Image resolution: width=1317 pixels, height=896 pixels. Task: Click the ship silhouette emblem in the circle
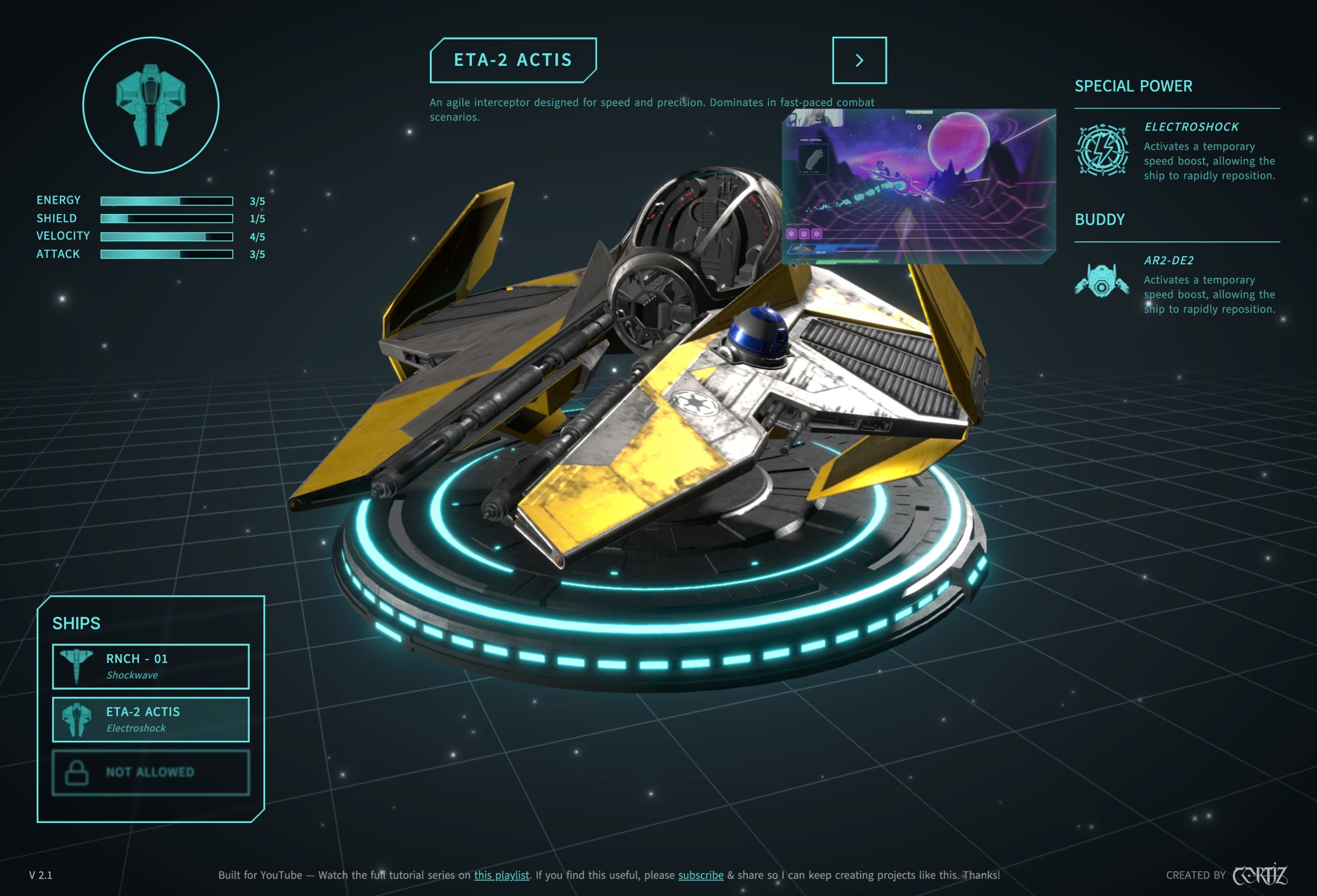[x=151, y=106]
